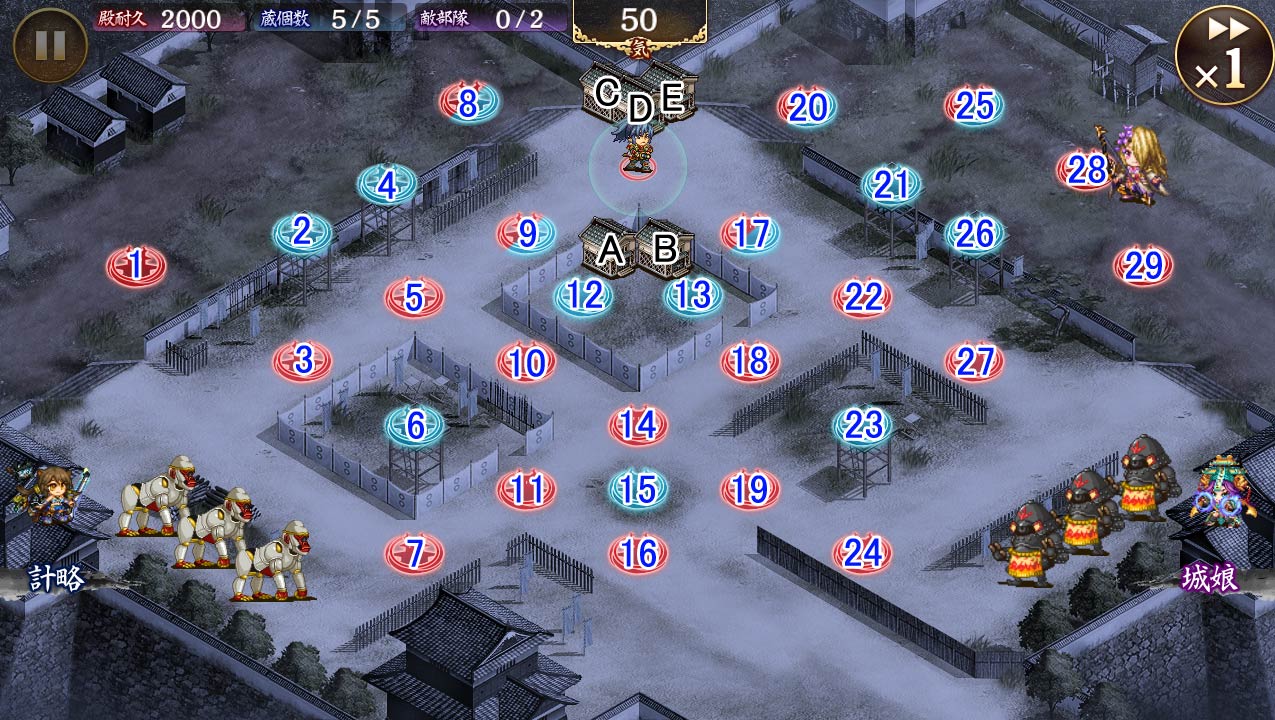
Task: Select red deployment tile 24
Action: click(862, 552)
